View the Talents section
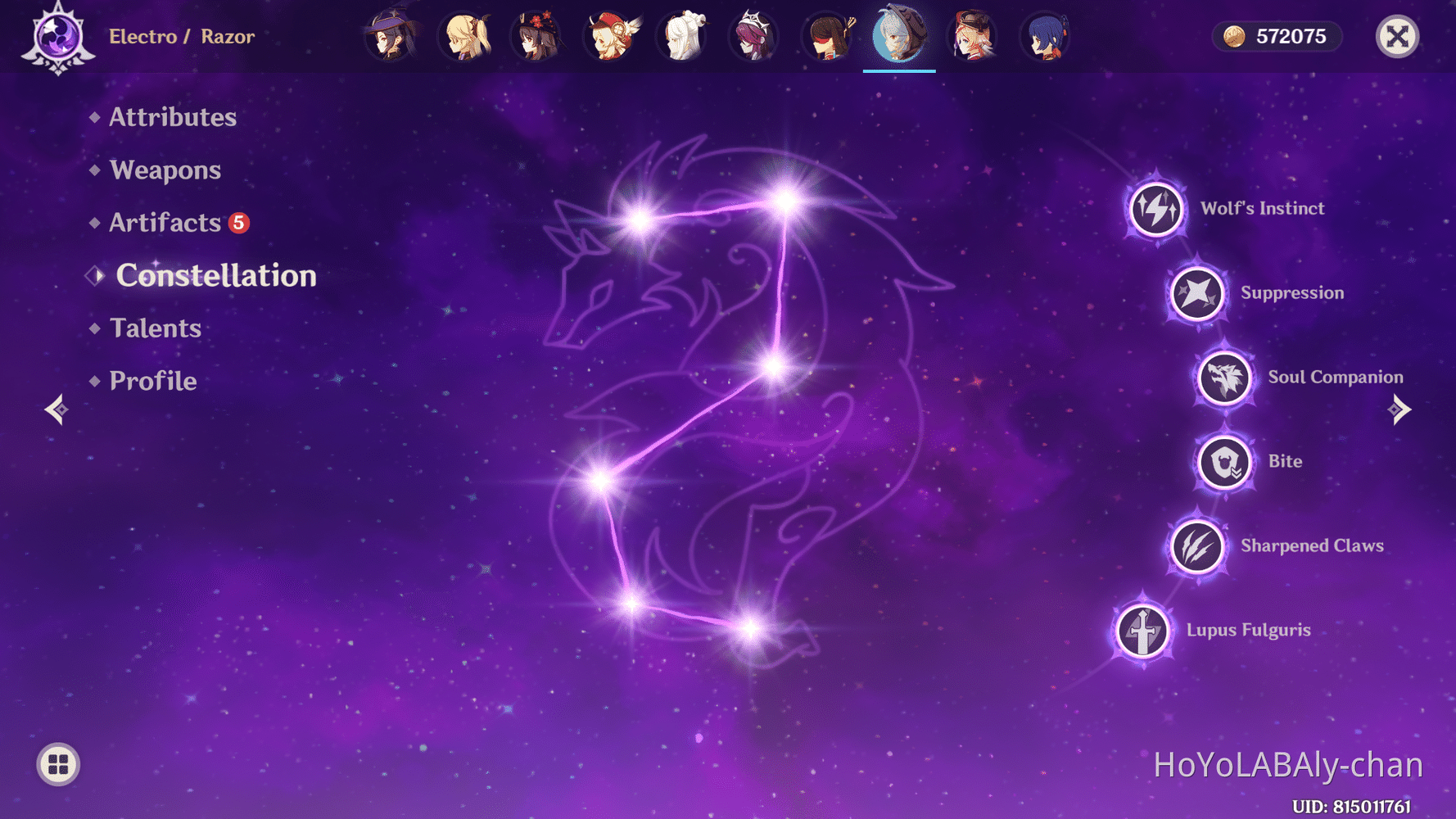Screen dimensions: 1456x819 click(x=155, y=328)
